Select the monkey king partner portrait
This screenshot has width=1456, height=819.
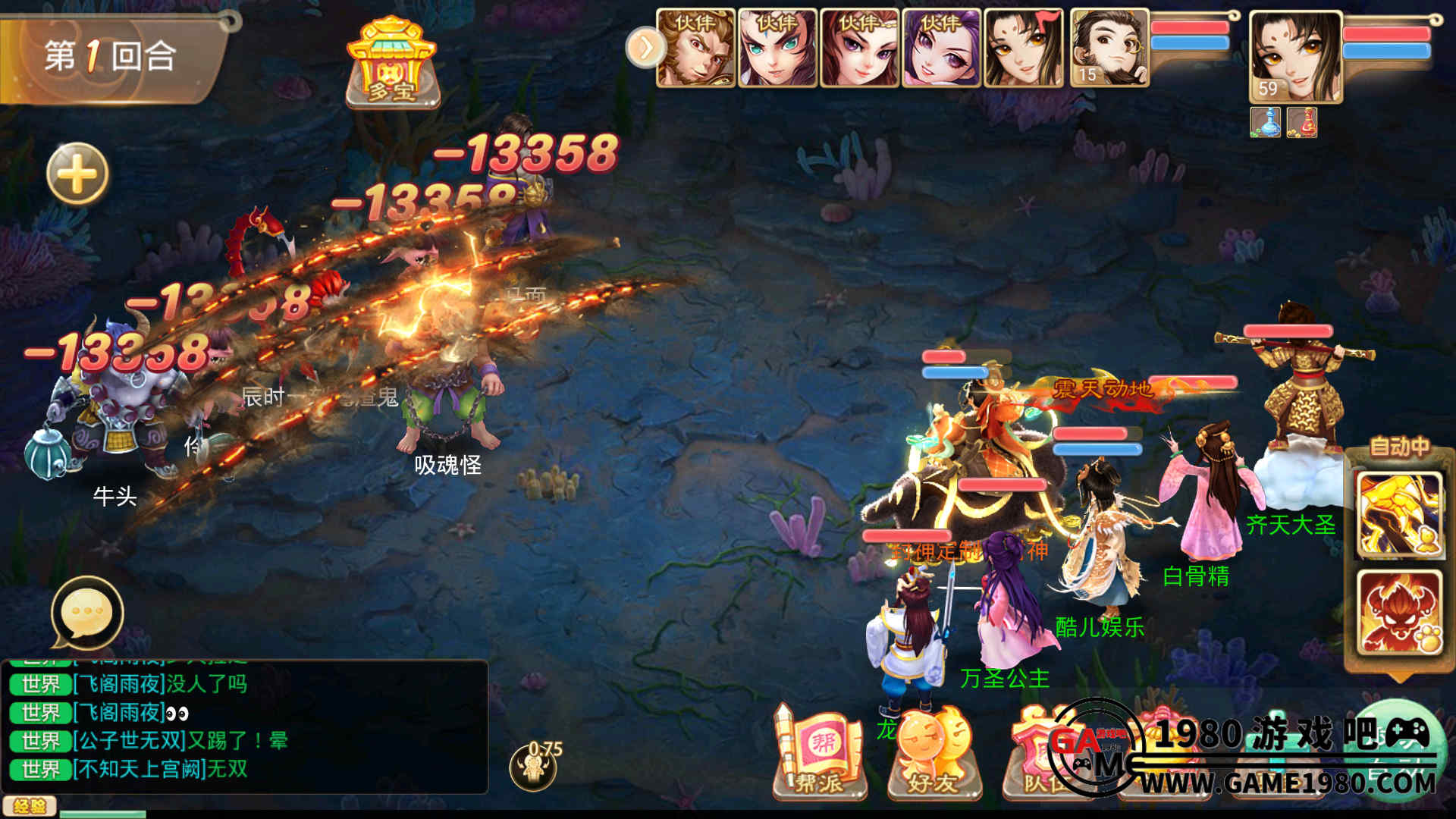click(695, 48)
